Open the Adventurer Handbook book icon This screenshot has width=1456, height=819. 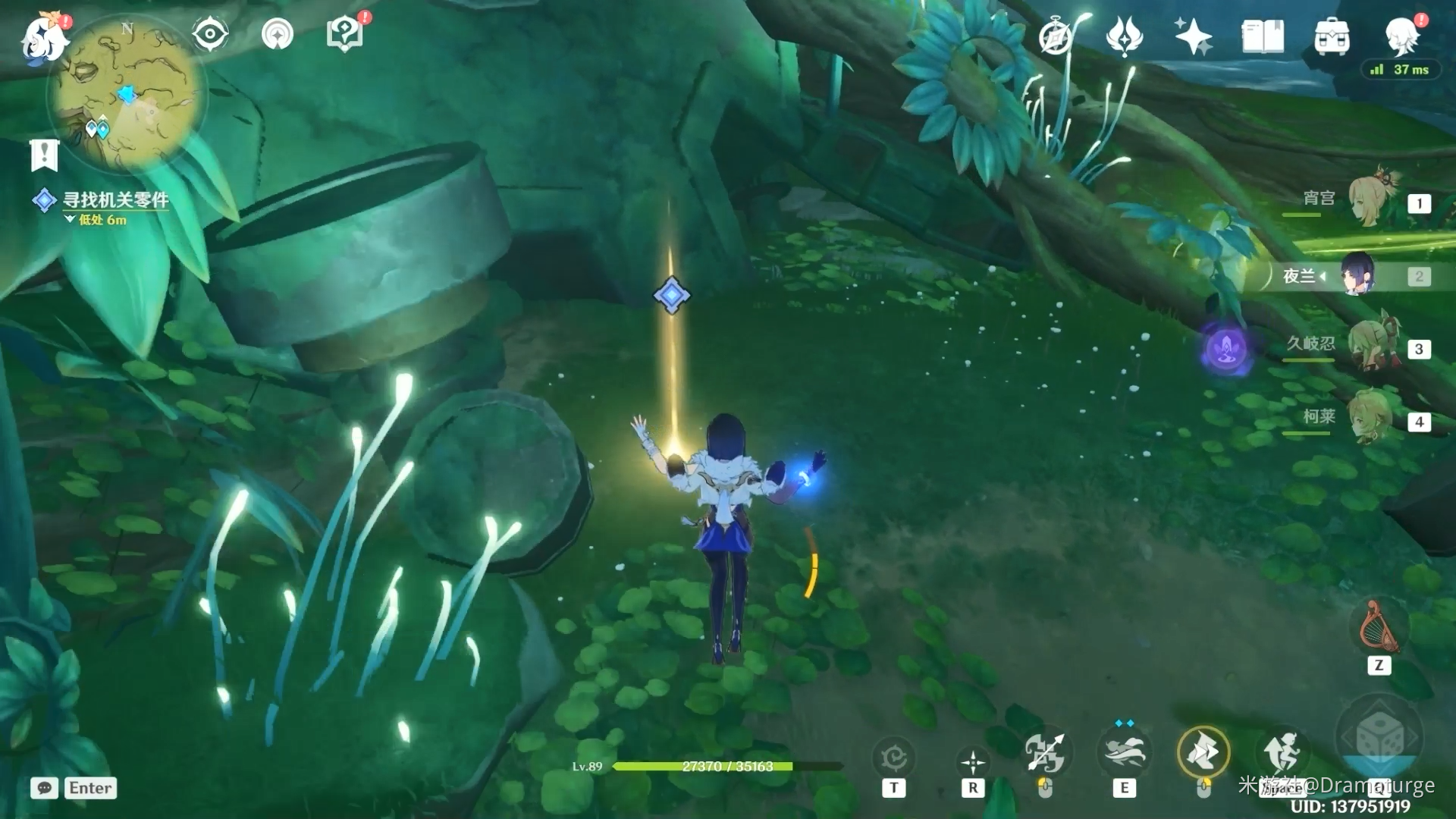tap(1263, 36)
